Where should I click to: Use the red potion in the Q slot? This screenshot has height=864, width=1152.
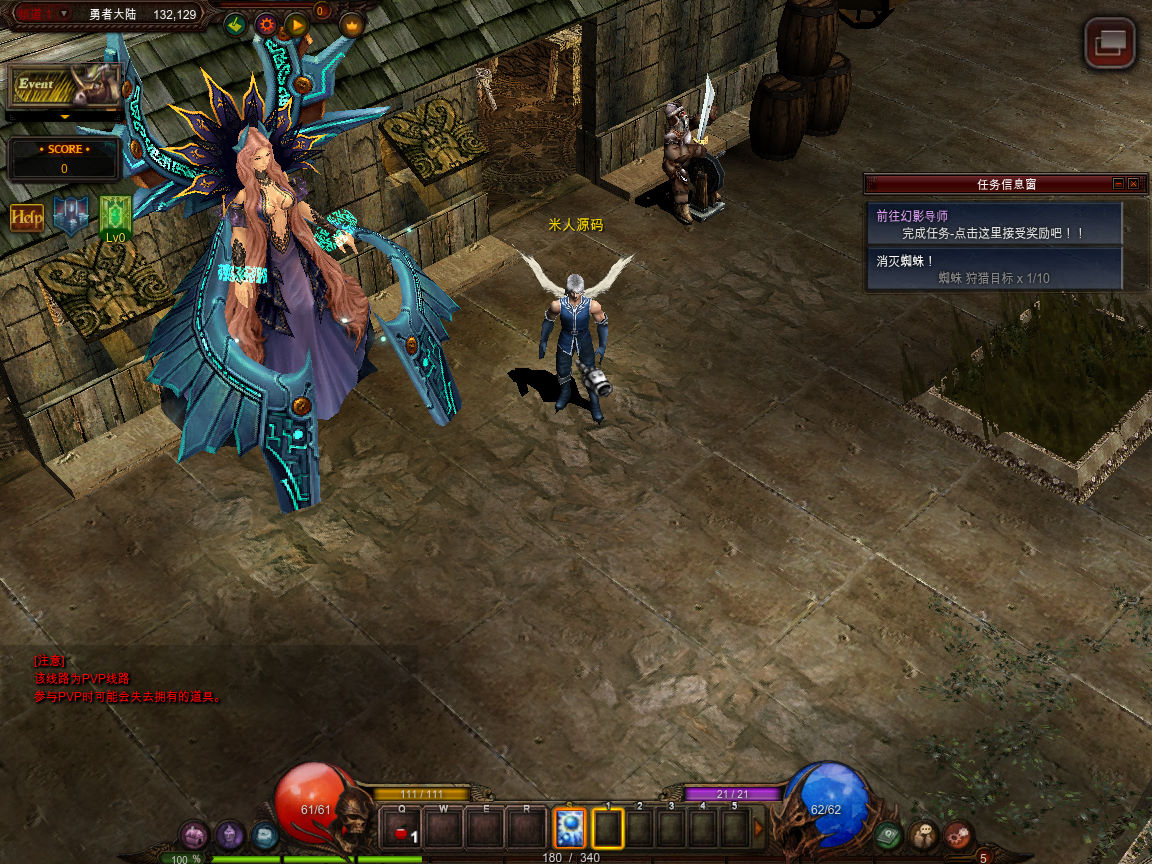pyautogui.click(x=403, y=830)
